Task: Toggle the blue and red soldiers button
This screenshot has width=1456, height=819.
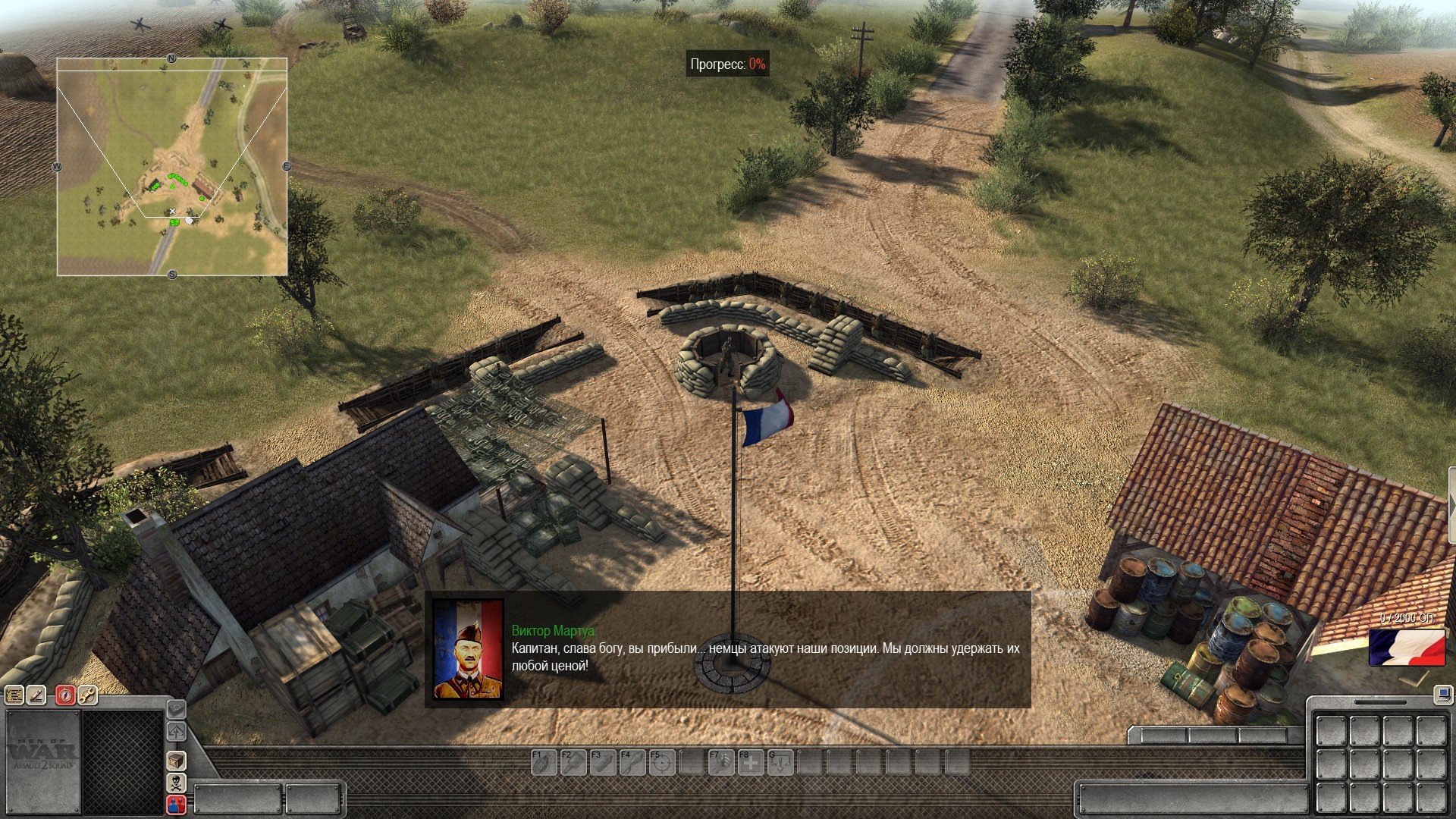Action: [x=177, y=805]
